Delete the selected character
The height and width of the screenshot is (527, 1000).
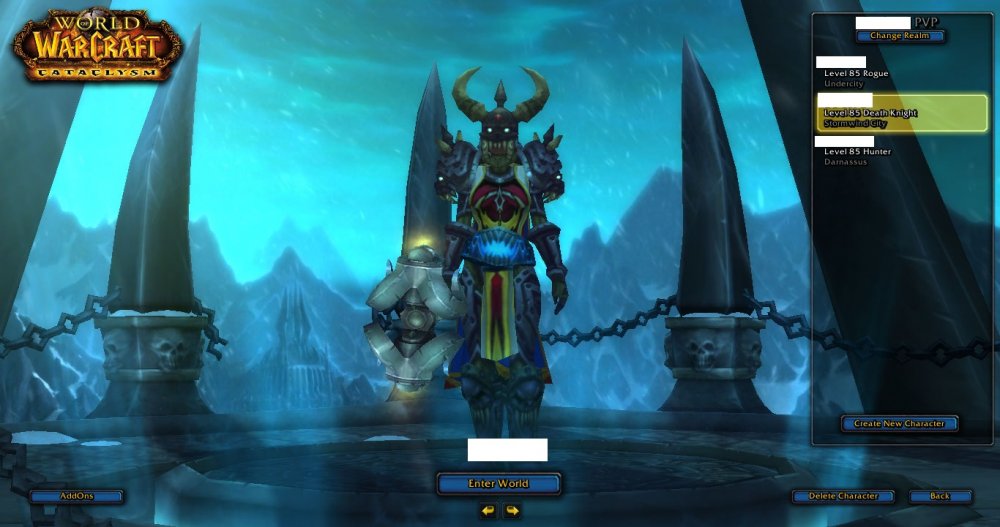[842, 496]
